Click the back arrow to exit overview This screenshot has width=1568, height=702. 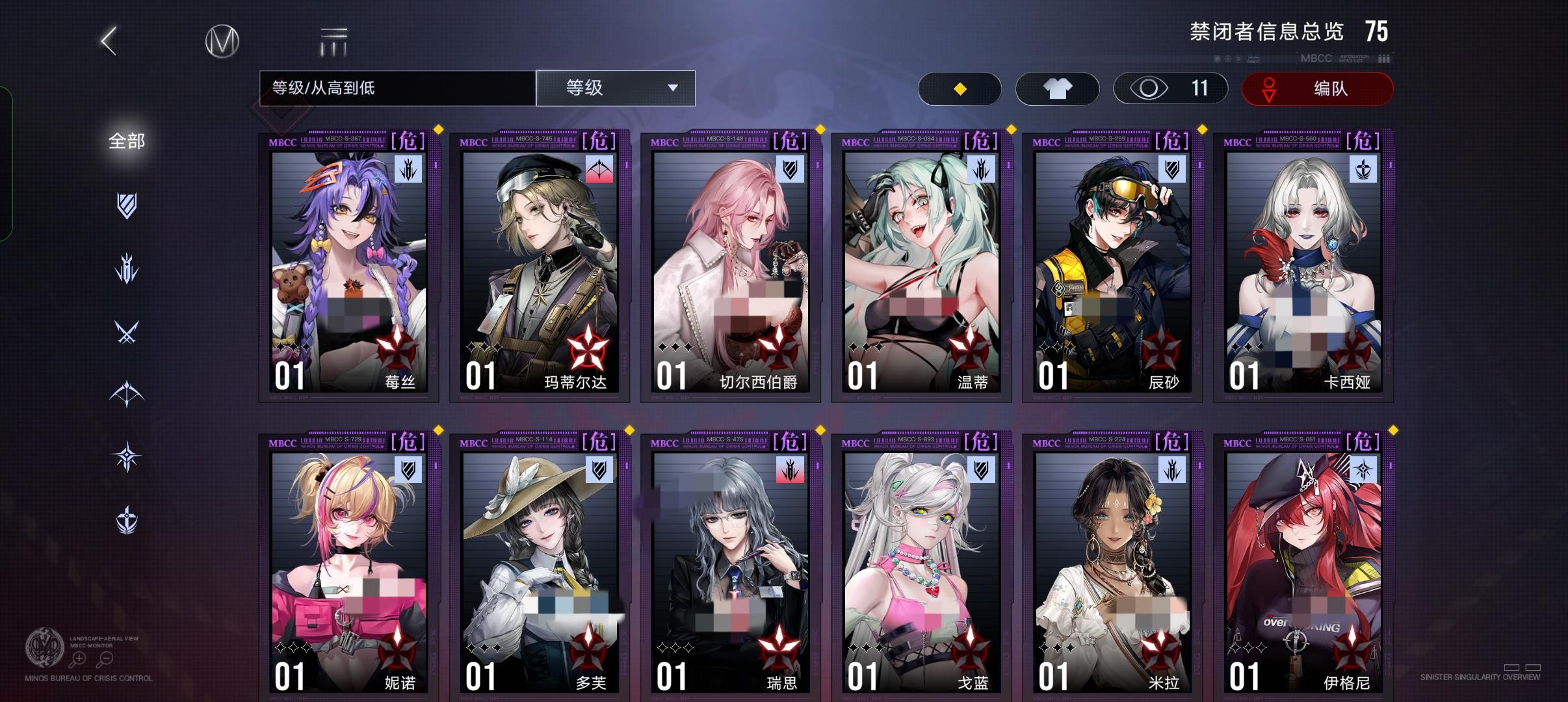(109, 40)
